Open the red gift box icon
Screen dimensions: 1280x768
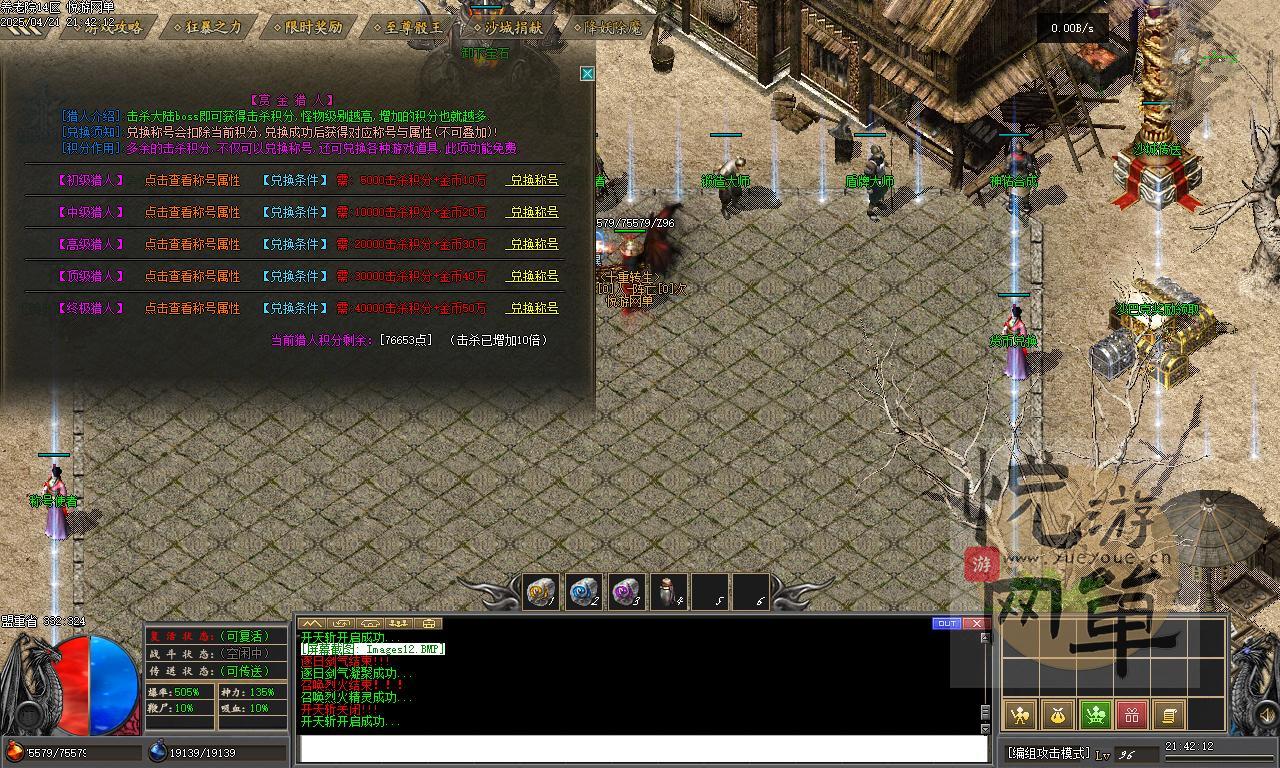point(1132,715)
